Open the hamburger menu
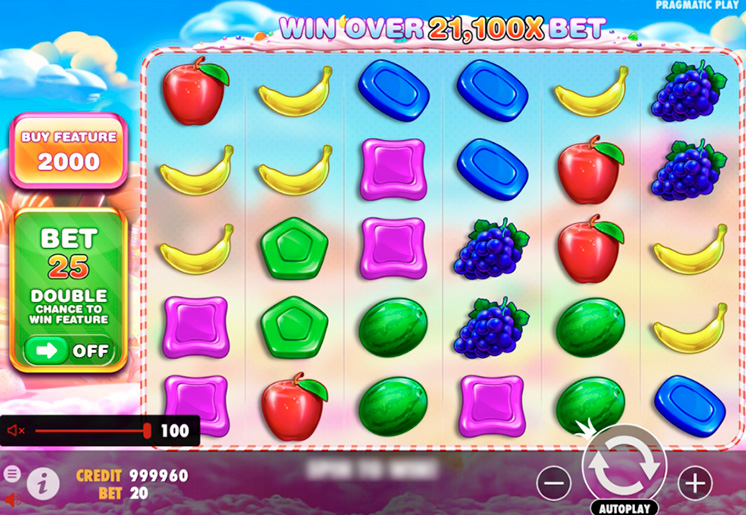 click(x=11, y=473)
